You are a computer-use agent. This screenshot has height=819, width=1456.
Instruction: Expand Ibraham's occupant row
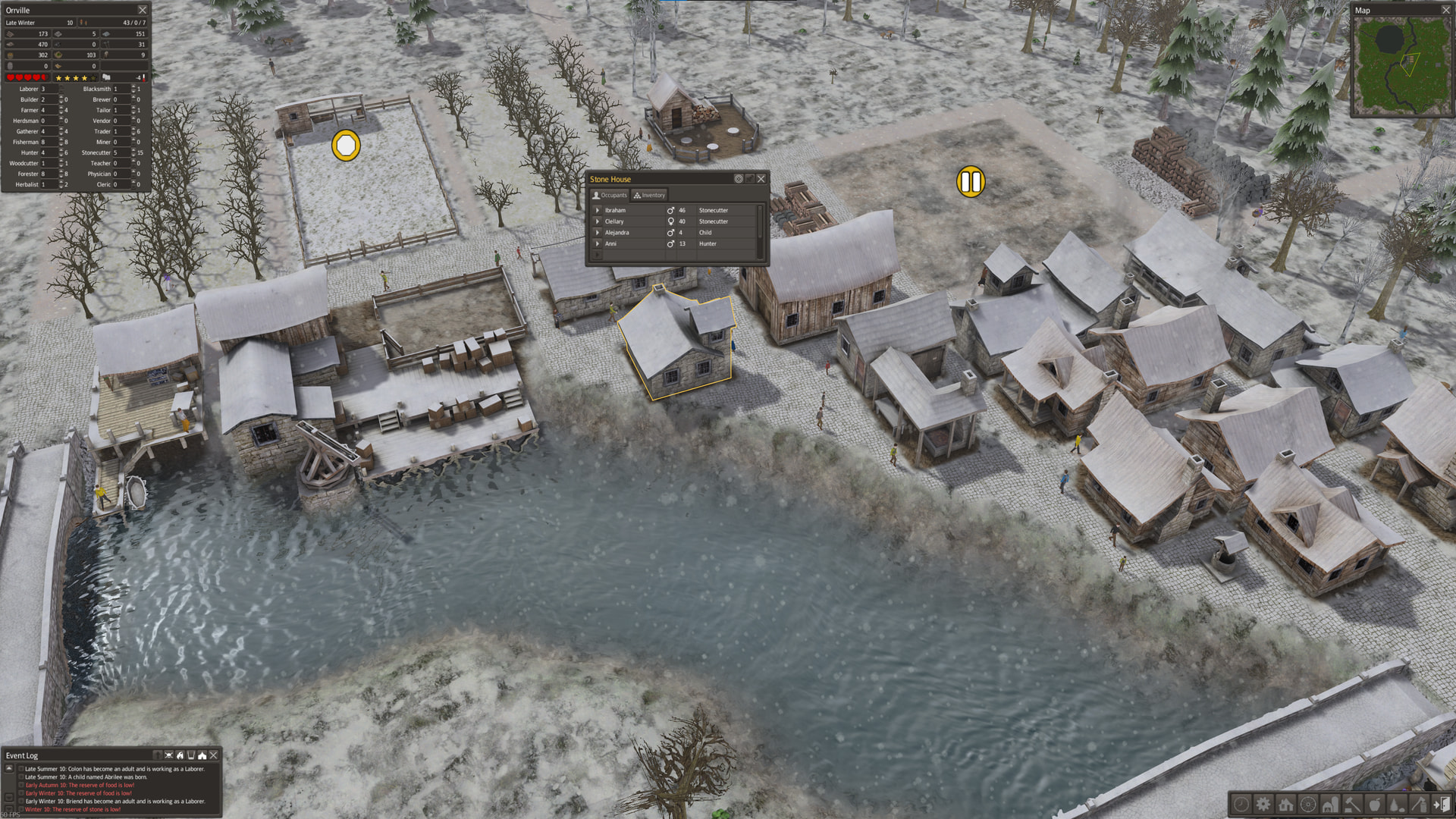tap(598, 210)
